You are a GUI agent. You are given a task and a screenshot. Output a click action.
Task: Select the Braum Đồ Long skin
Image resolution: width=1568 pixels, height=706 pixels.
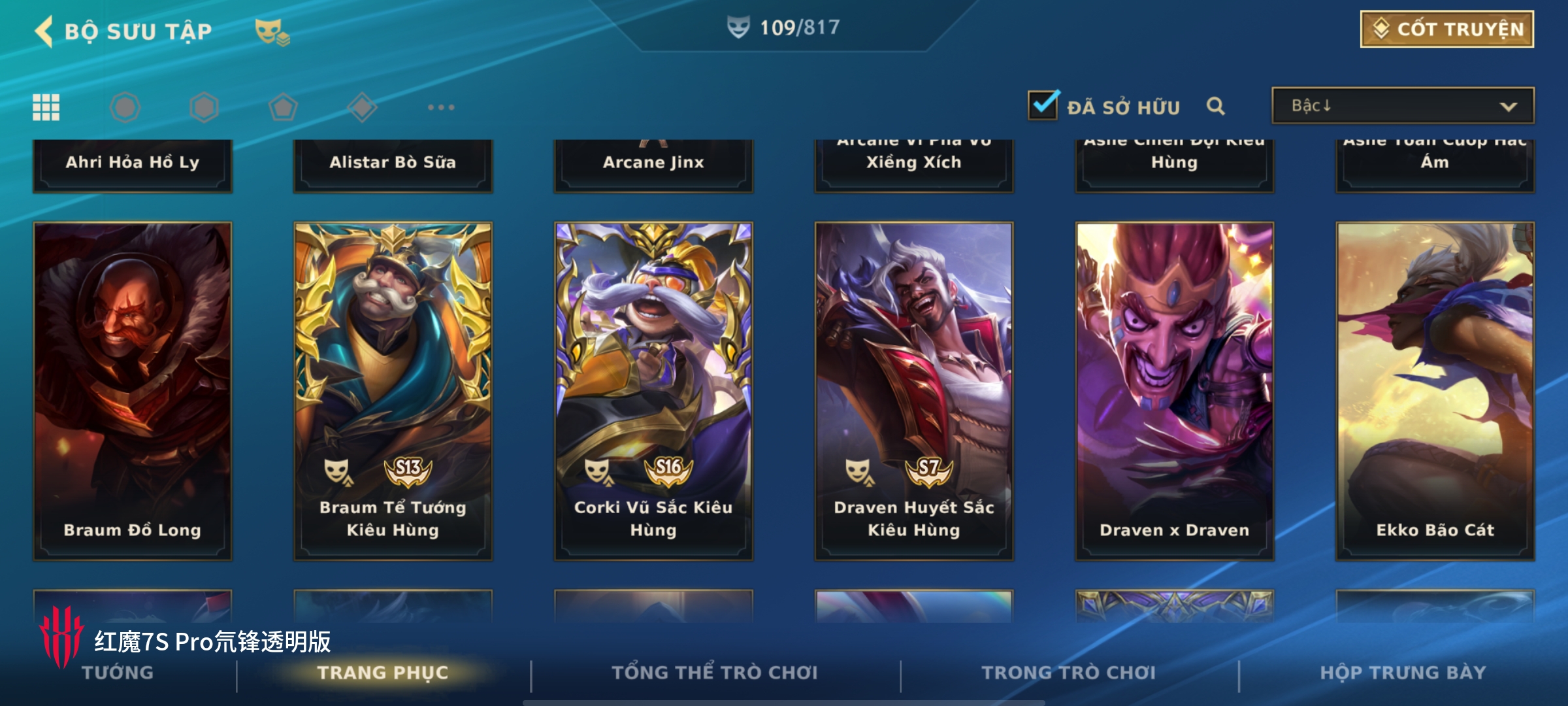coord(133,391)
